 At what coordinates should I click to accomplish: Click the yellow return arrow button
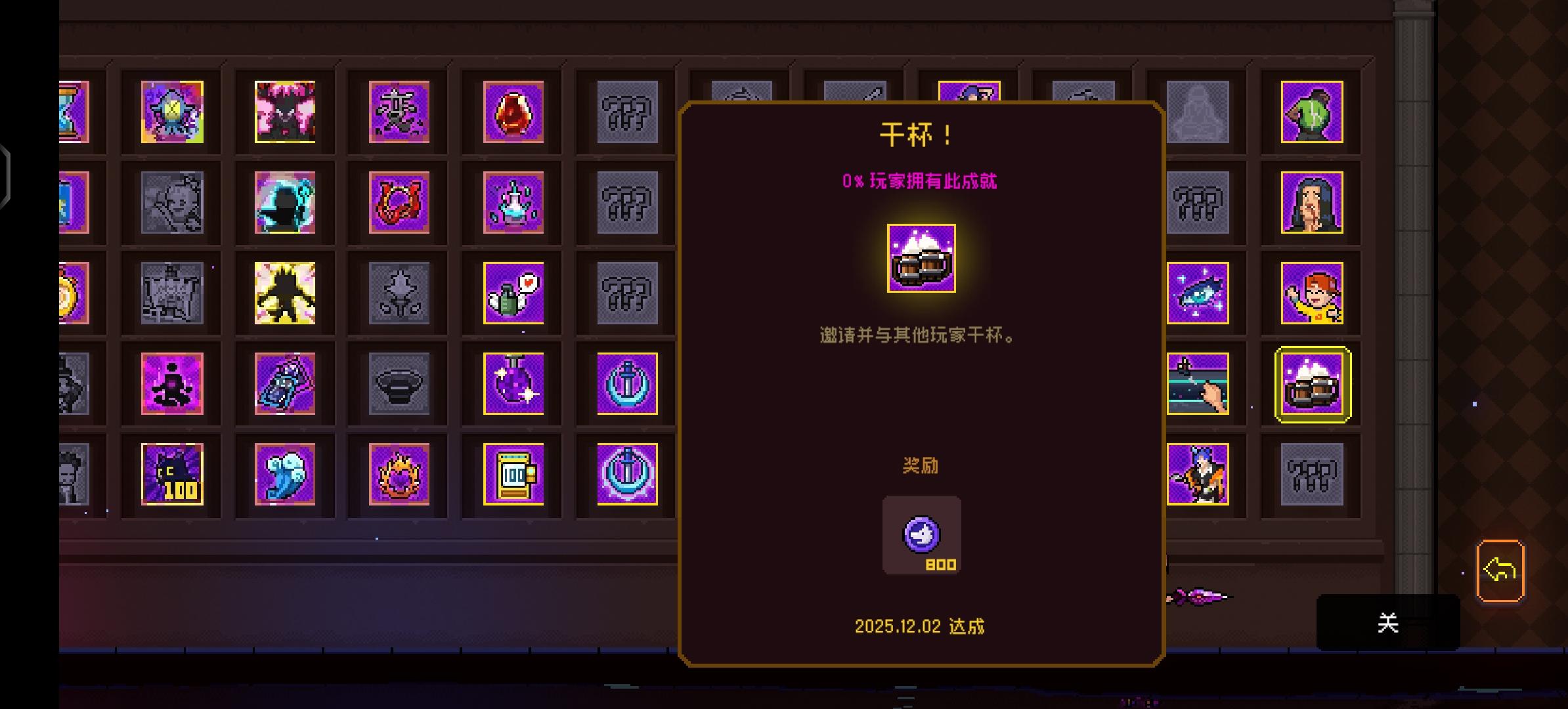pyautogui.click(x=1500, y=570)
